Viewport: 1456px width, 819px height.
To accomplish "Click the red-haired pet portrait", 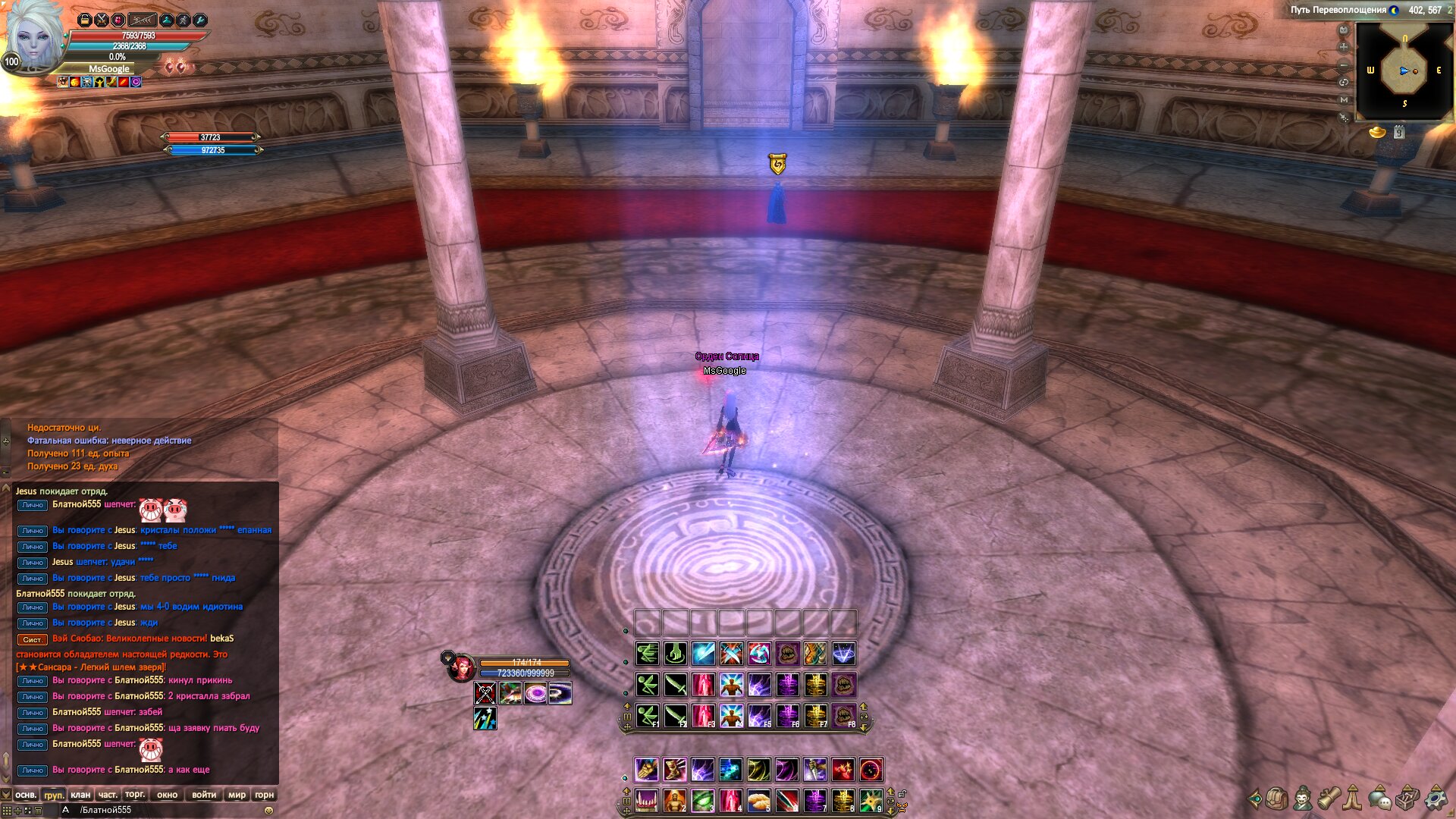I will click(x=461, y=668).
